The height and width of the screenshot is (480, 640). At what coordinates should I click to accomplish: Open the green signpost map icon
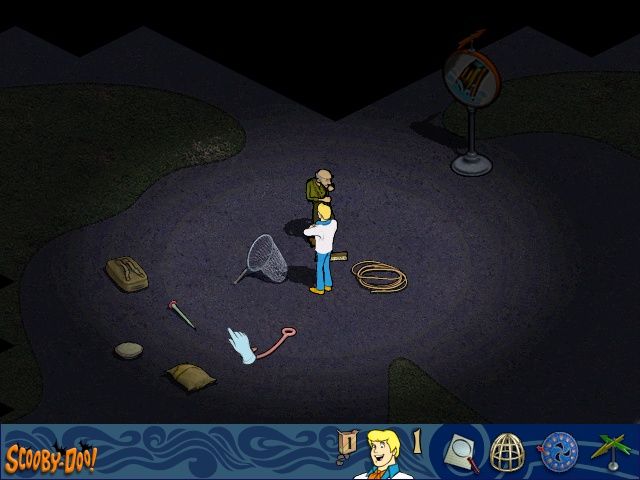click(610, 452)
